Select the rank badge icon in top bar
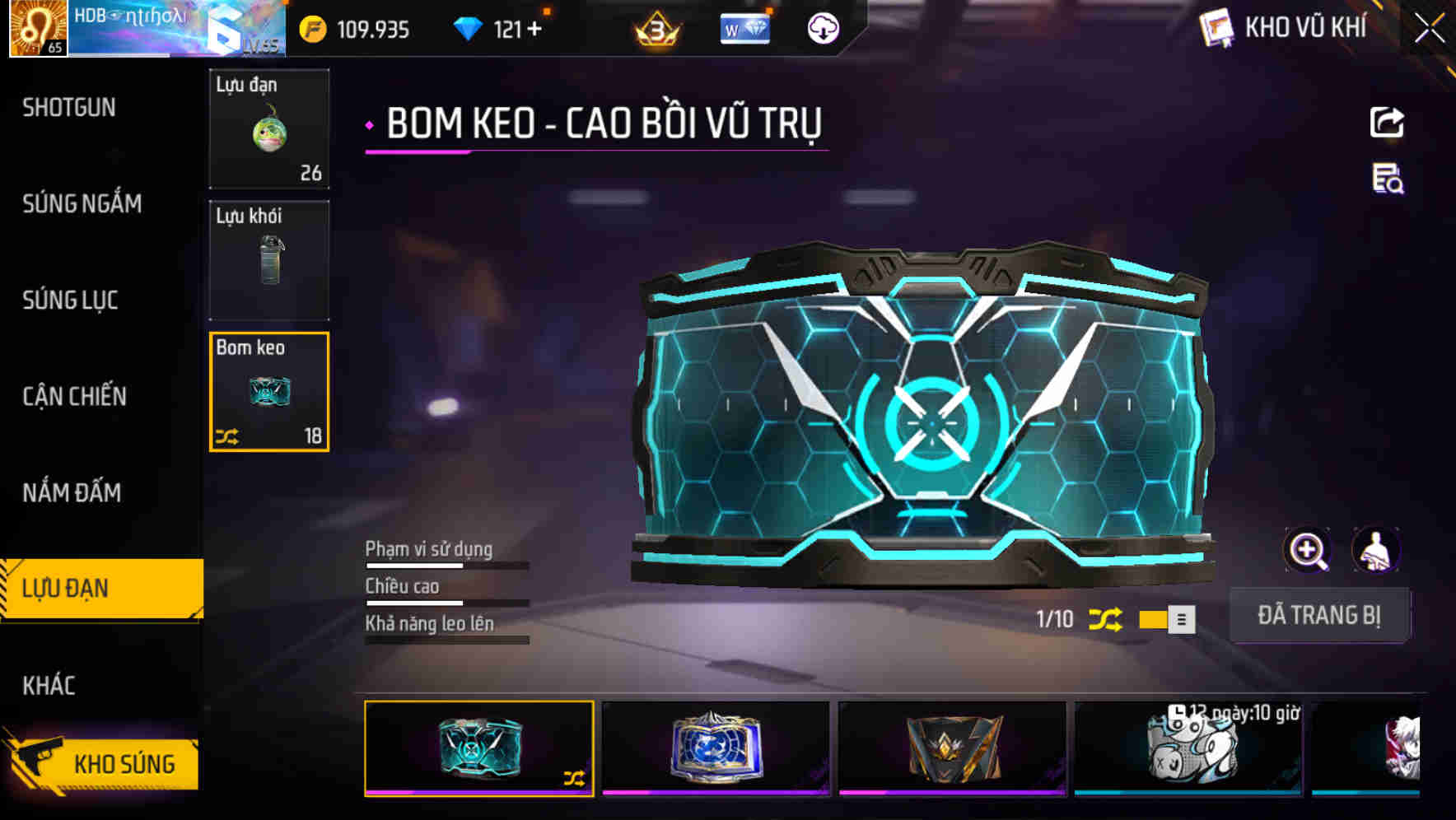 tap(655, 29)
